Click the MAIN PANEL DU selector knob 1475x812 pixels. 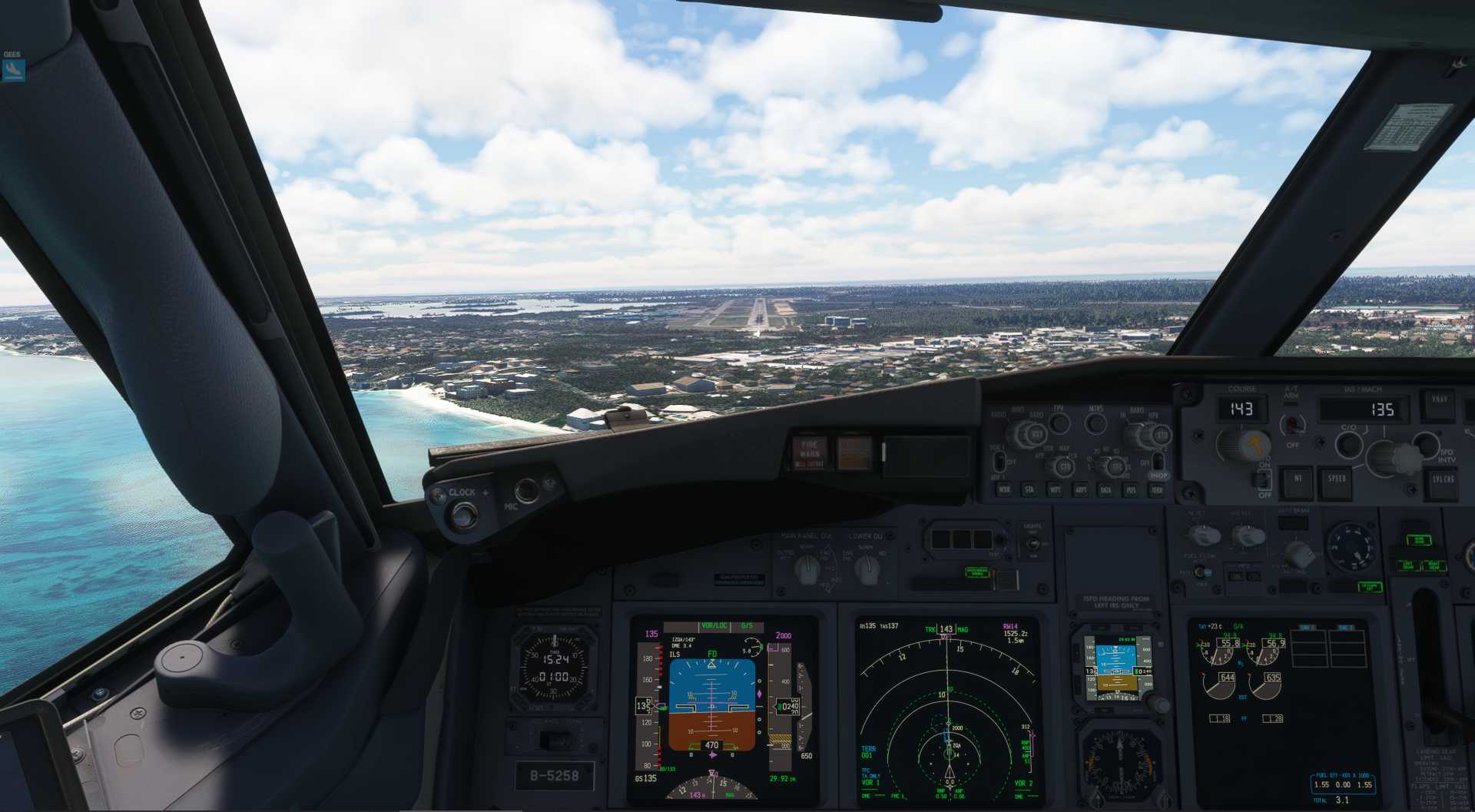pos(807,568)
